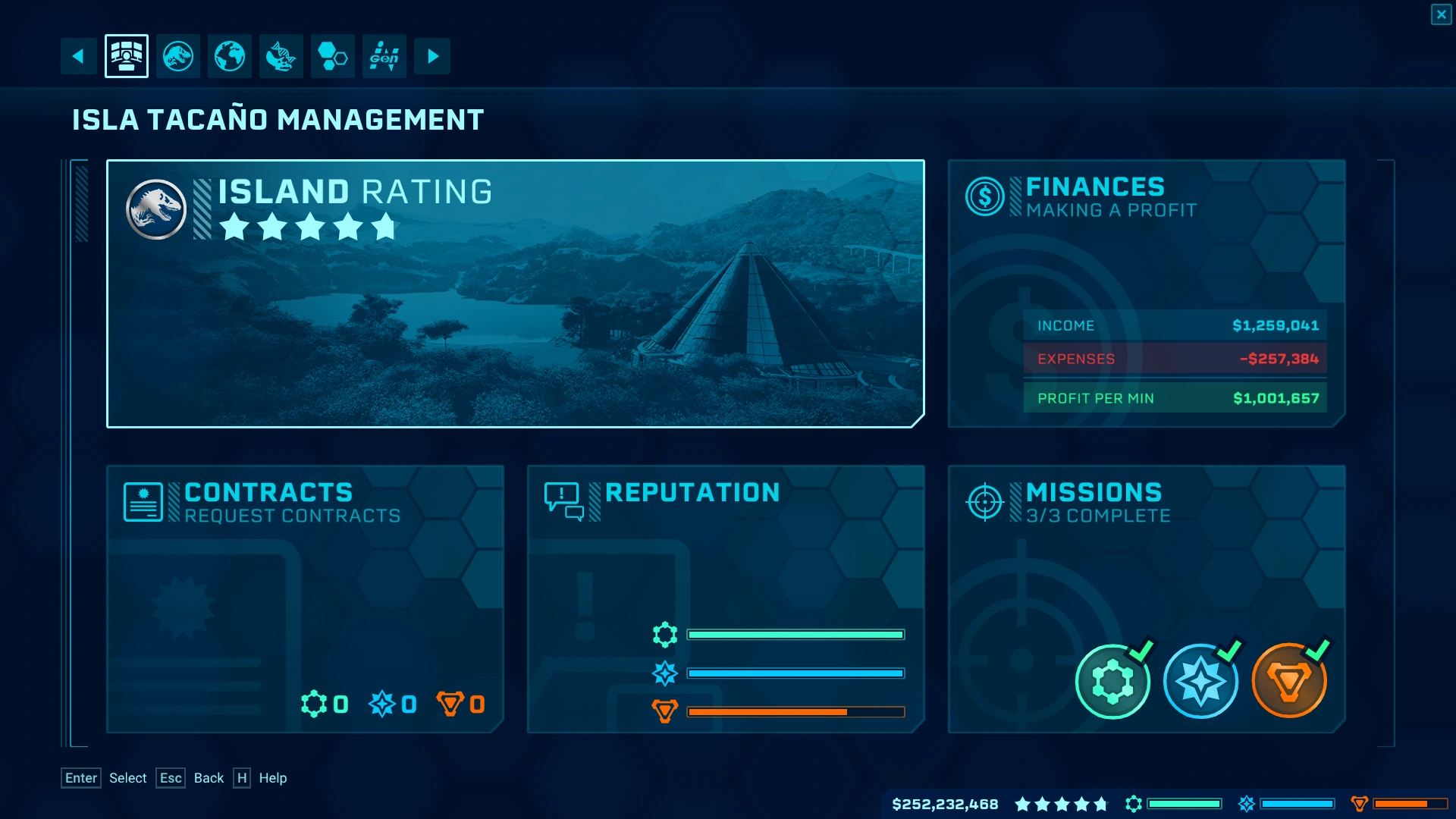Open the island map globe icon
The width and height of the screenshot is (1456, 819).
(229, 55)
